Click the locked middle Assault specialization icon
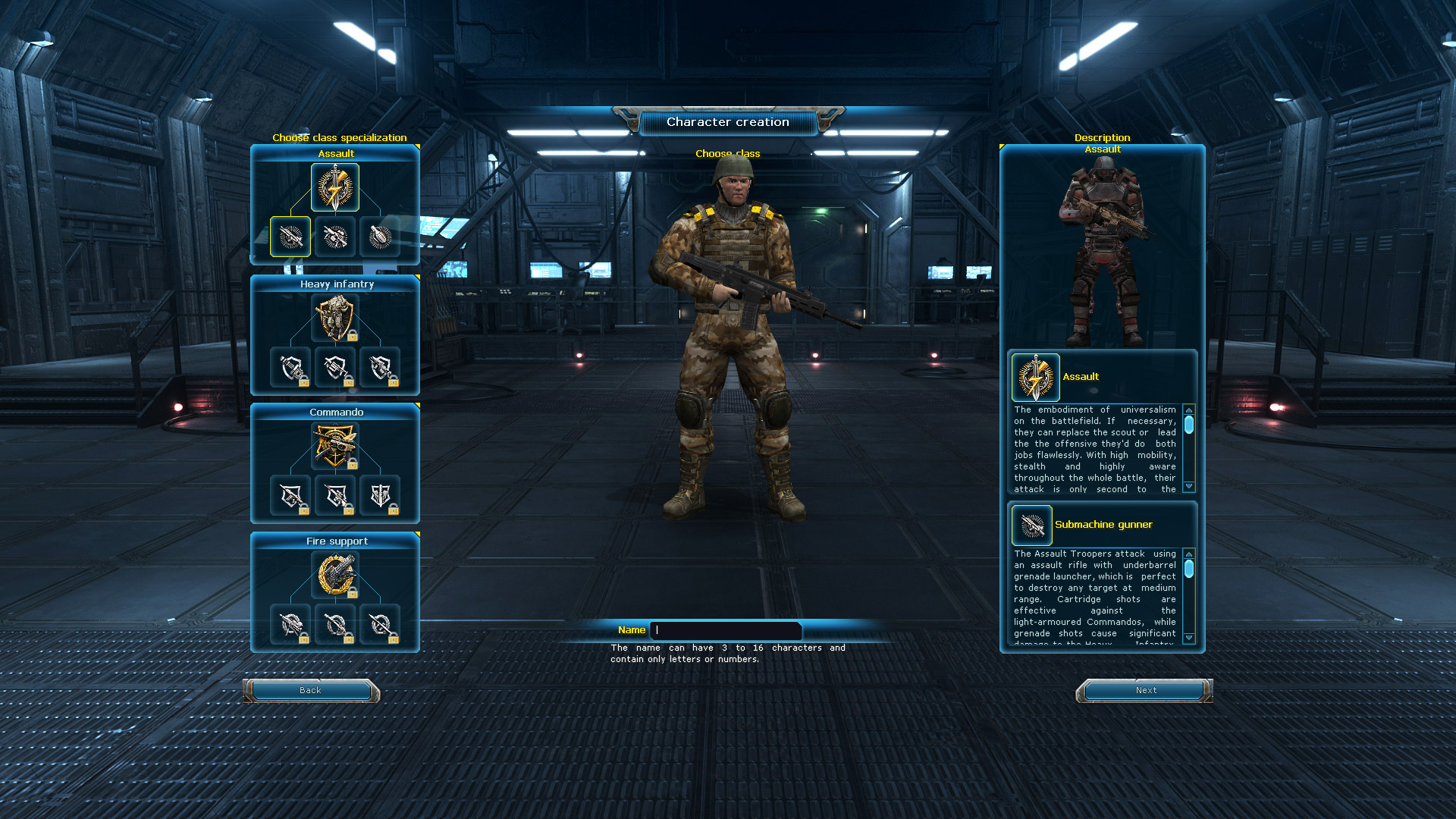The image size is (1456, 819). pos(334,236)
